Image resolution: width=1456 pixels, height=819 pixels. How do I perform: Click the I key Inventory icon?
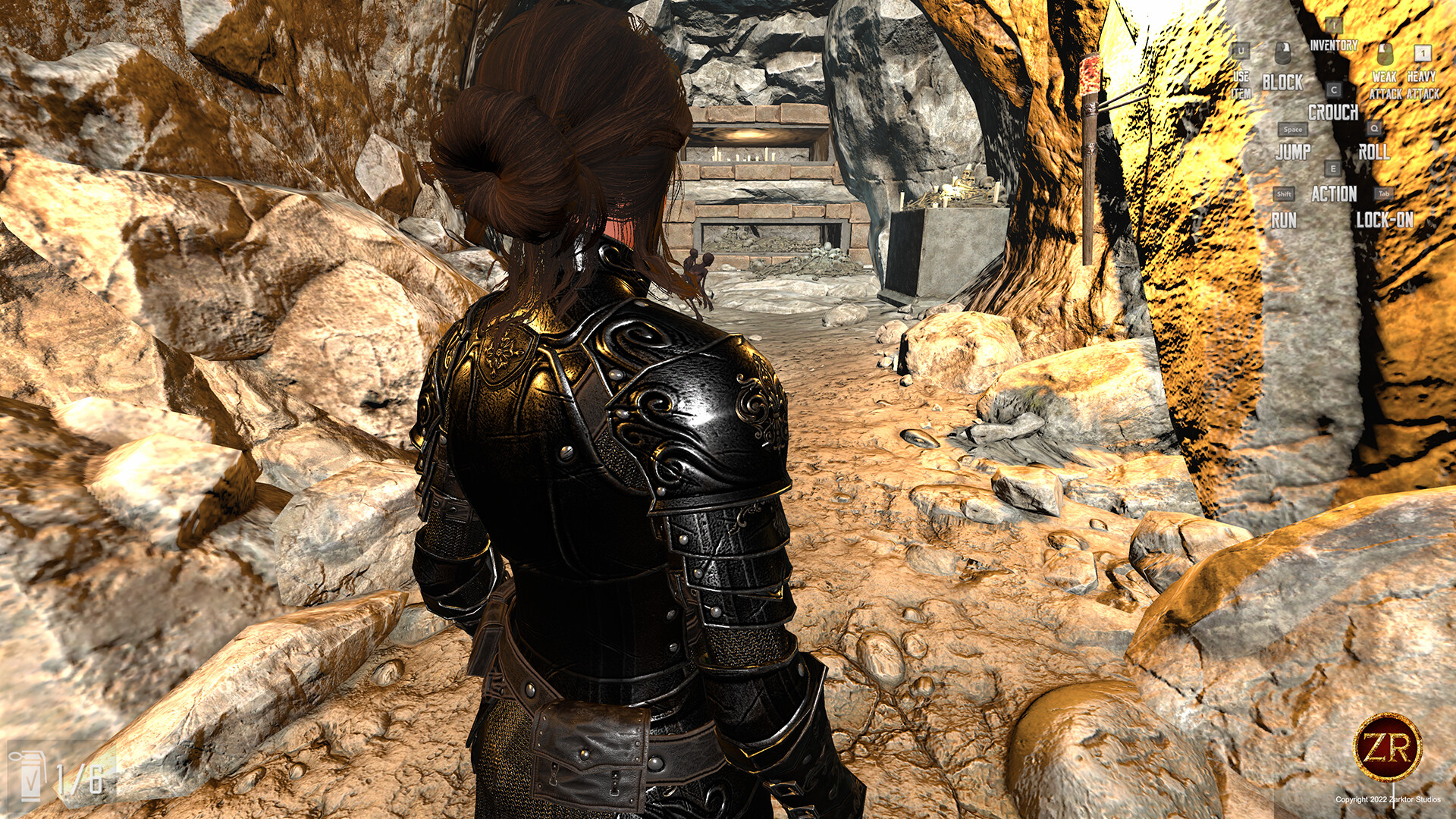[1333, 27]
